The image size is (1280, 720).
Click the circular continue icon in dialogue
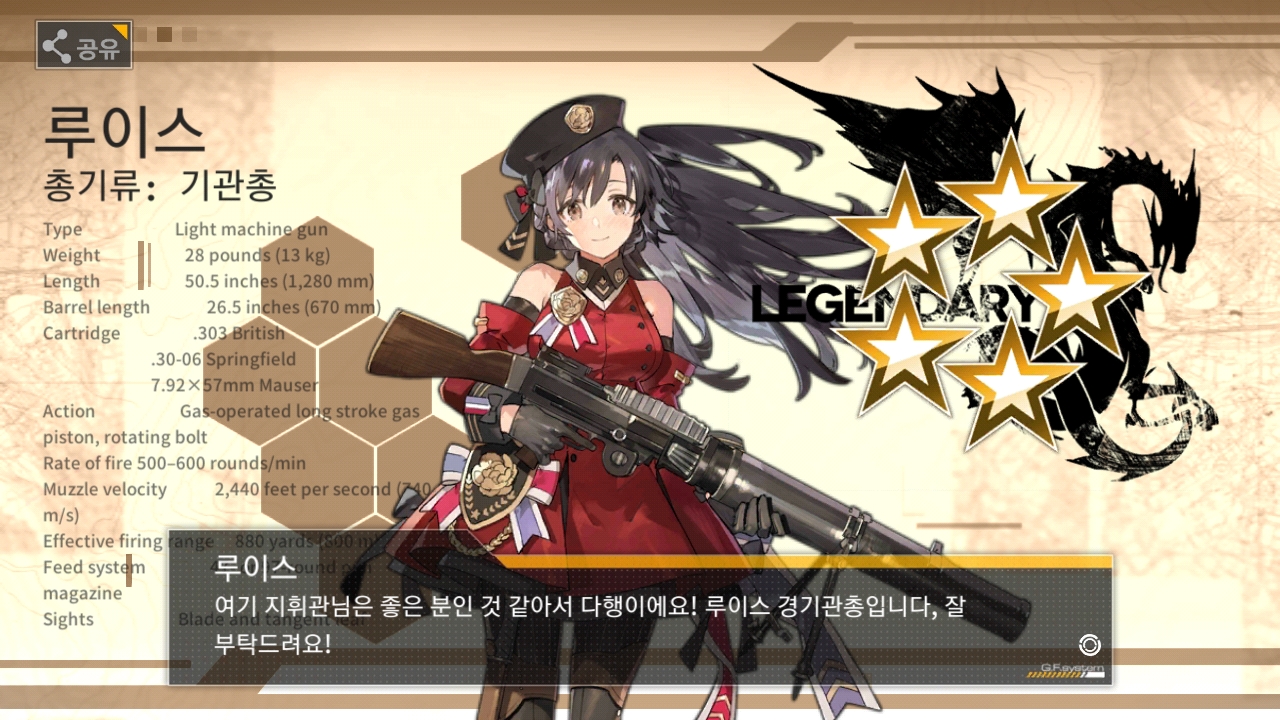[x=1089, y=645]
